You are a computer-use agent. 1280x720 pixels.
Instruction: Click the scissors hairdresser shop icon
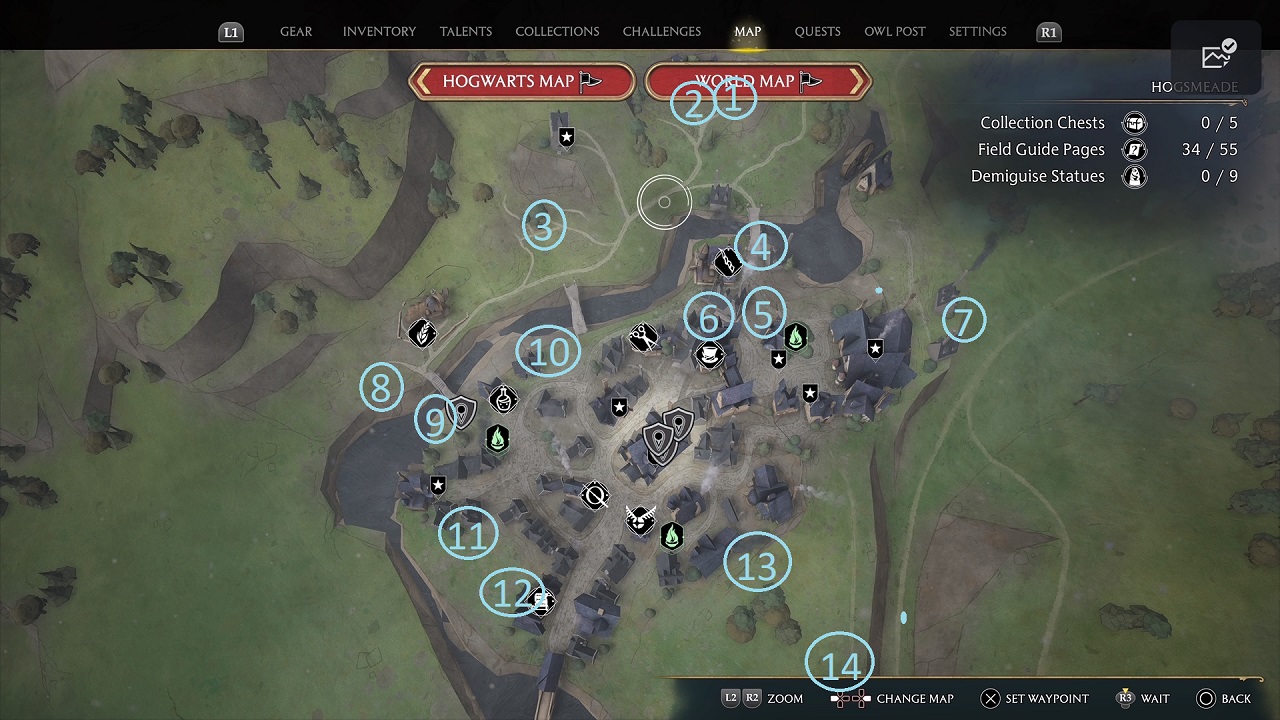point(643,337)
